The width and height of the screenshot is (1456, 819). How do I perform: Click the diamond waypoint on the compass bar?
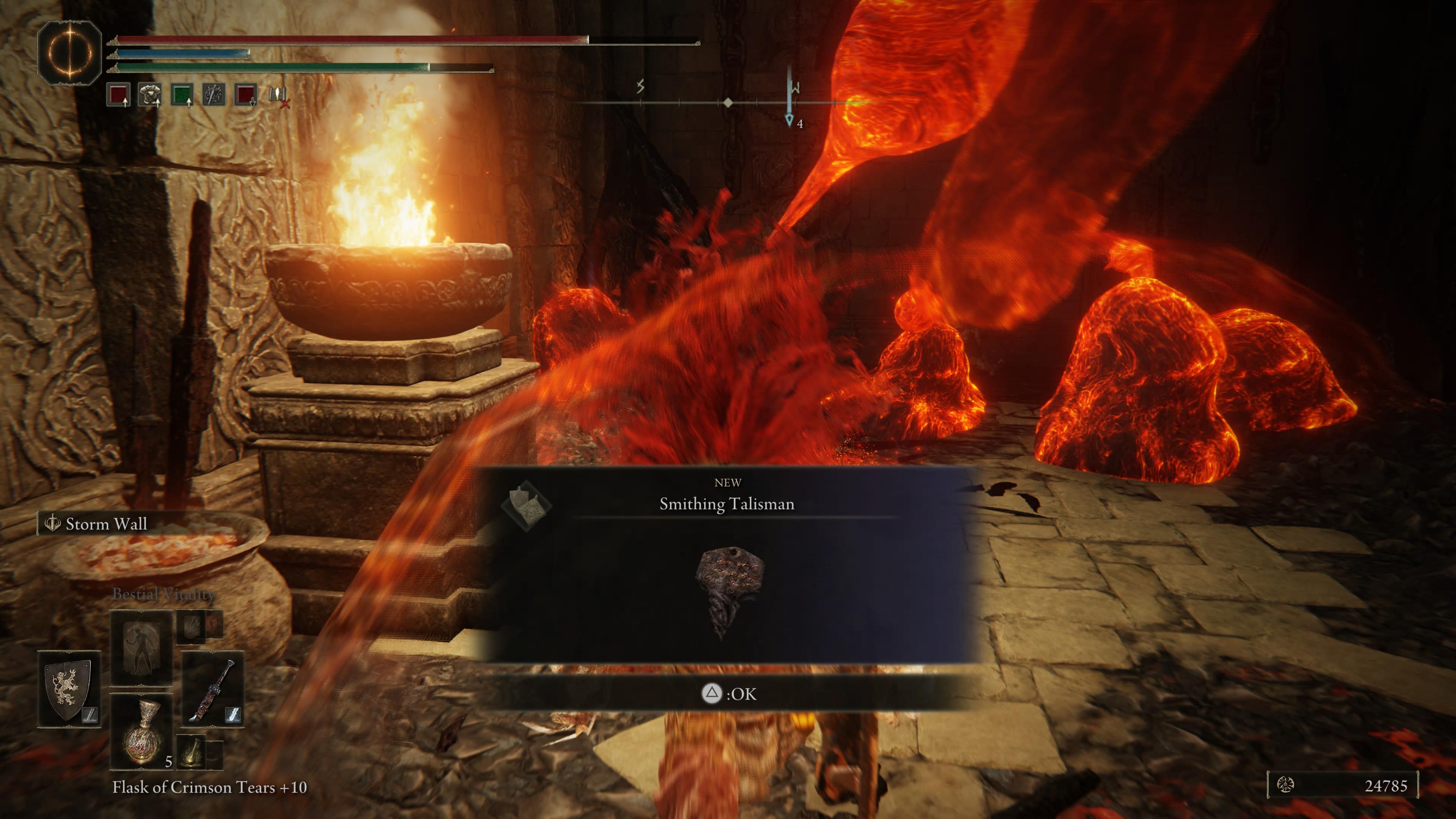click(728, 102)
